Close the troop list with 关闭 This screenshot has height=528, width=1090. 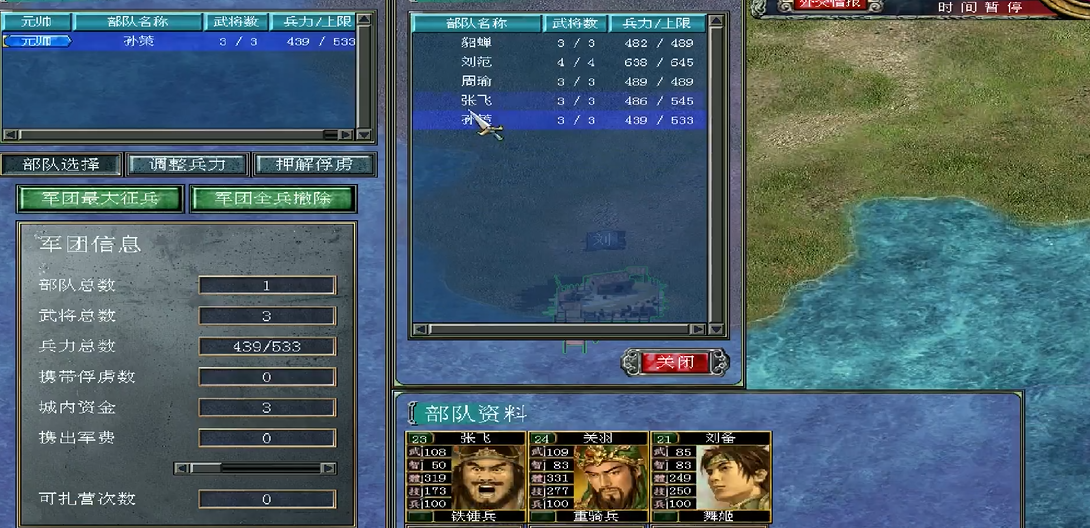pyautogui.click(x=675, y=362)
